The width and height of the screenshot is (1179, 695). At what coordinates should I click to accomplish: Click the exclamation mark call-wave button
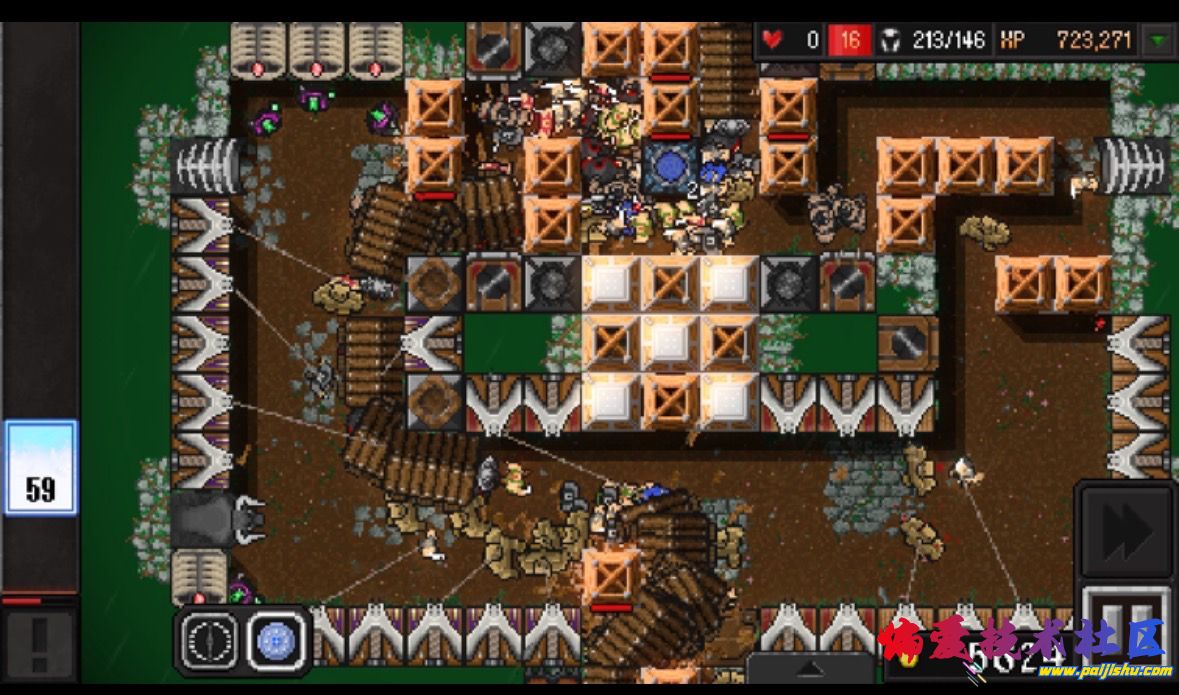(x=39, y=644)
